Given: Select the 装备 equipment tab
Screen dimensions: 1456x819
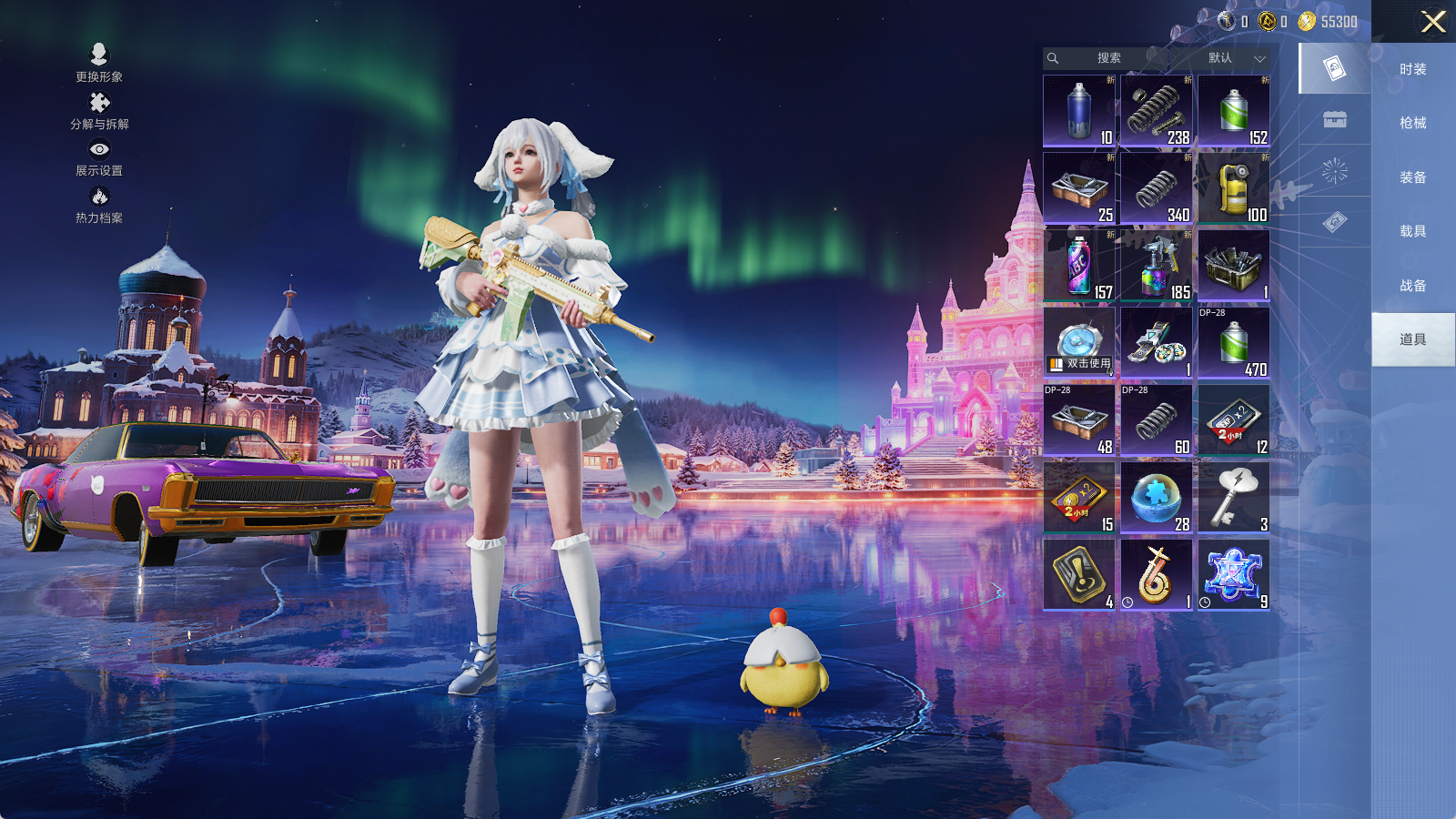Looking at the screenshot, I should coord(1412,177).
